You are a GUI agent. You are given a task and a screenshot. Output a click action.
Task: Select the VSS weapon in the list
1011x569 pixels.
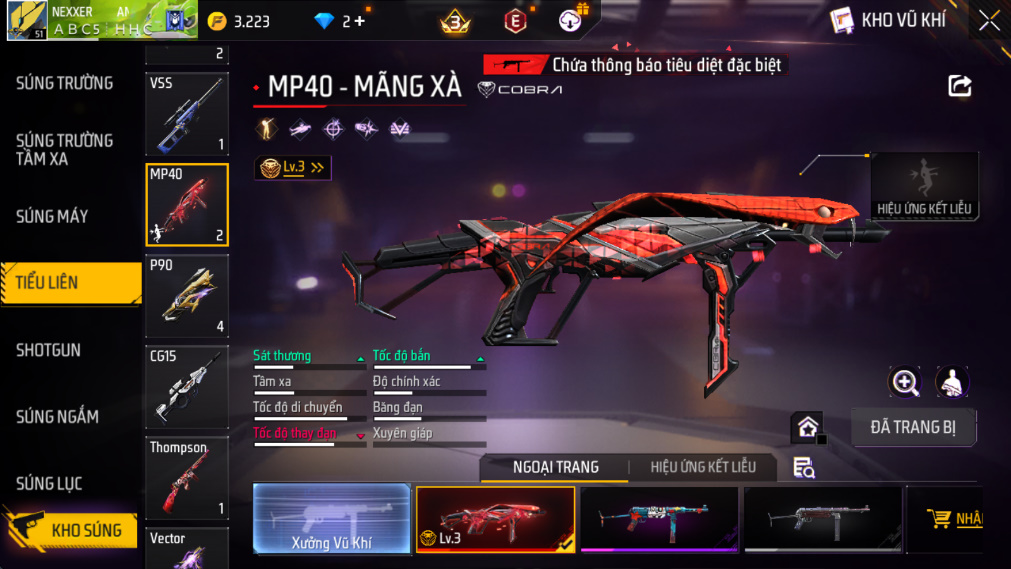coord(187,114)
